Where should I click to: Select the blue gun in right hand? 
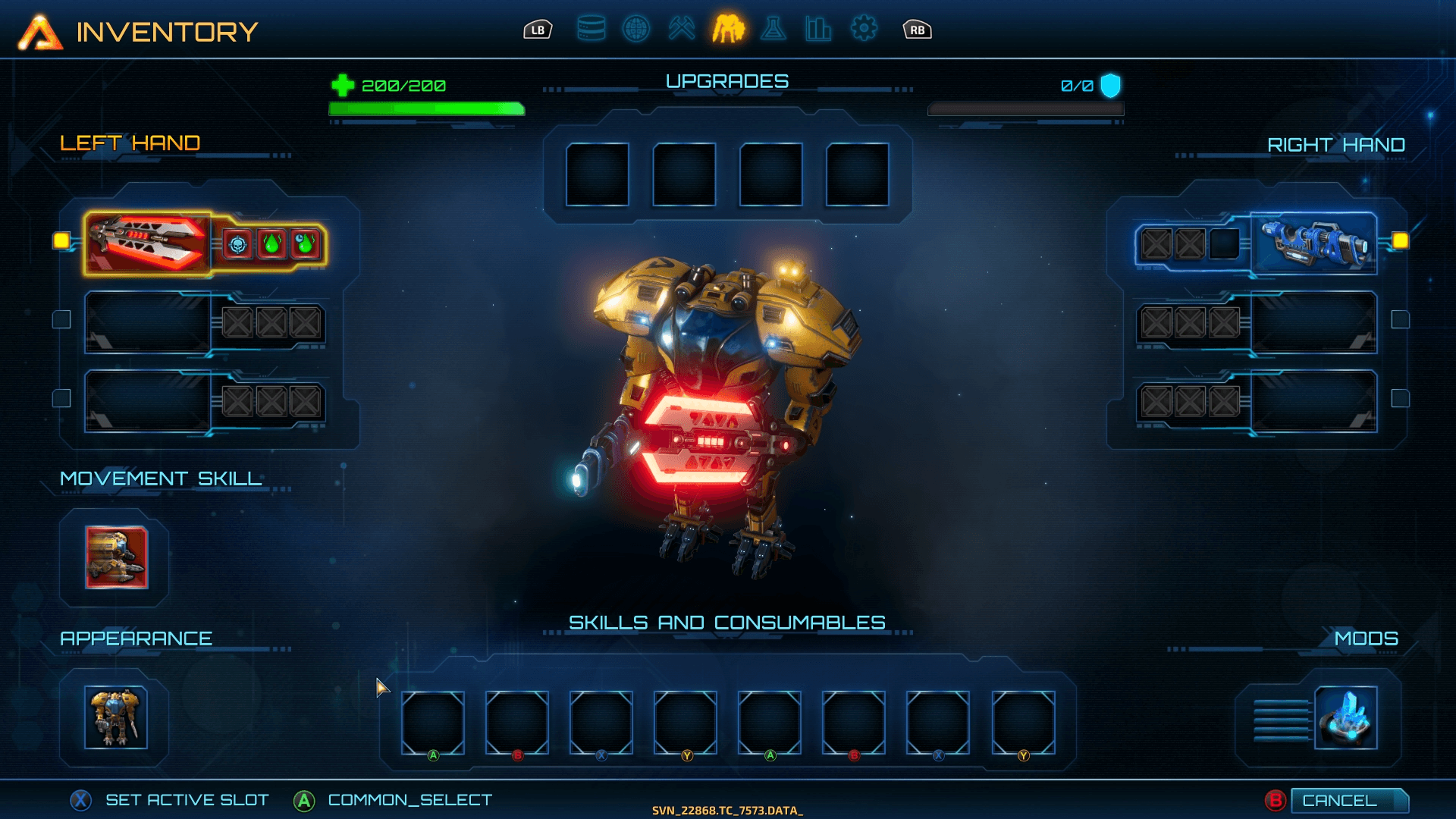tap(1314, 243)
